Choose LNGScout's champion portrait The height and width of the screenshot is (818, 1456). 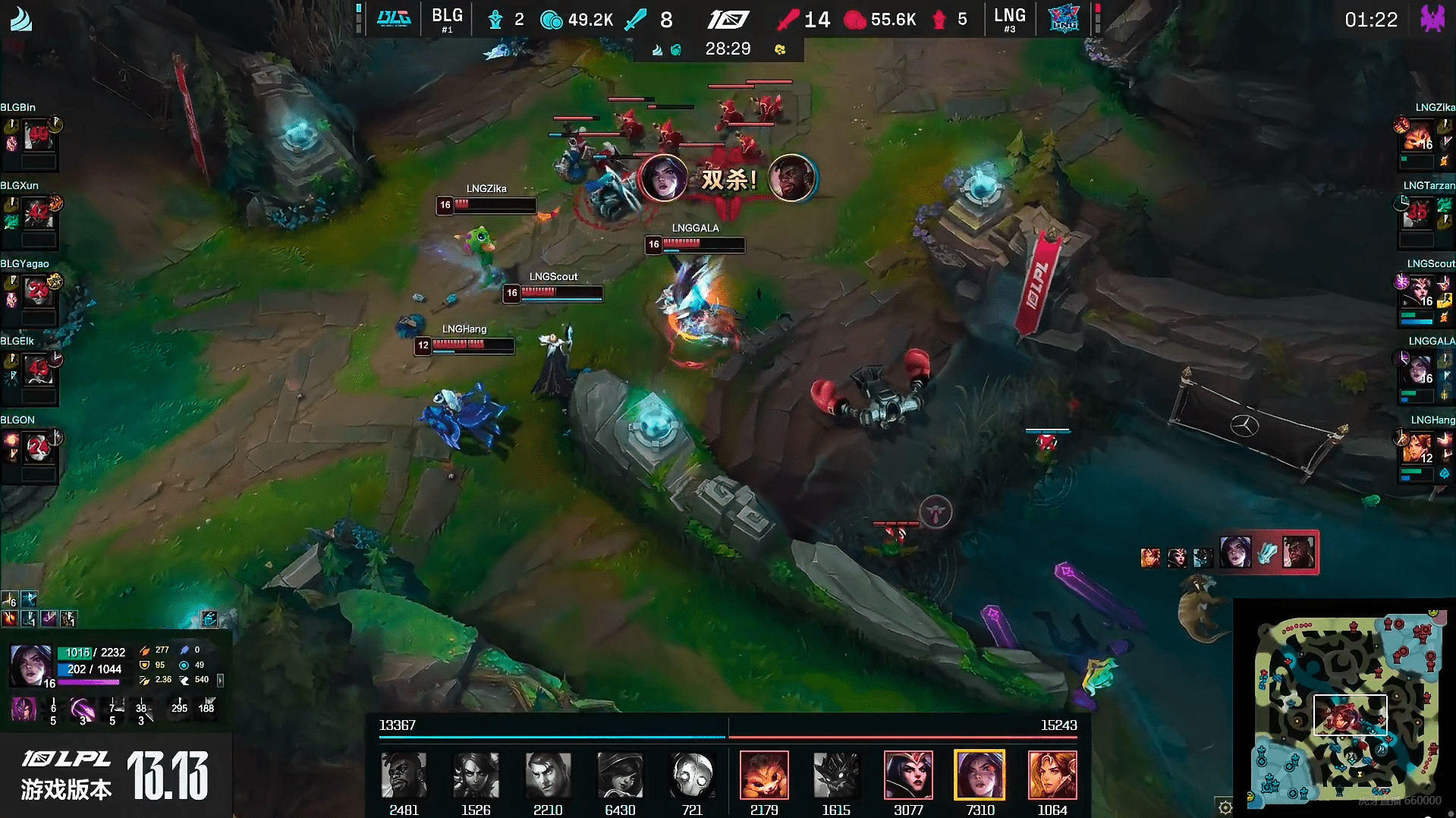point(1417,292)
